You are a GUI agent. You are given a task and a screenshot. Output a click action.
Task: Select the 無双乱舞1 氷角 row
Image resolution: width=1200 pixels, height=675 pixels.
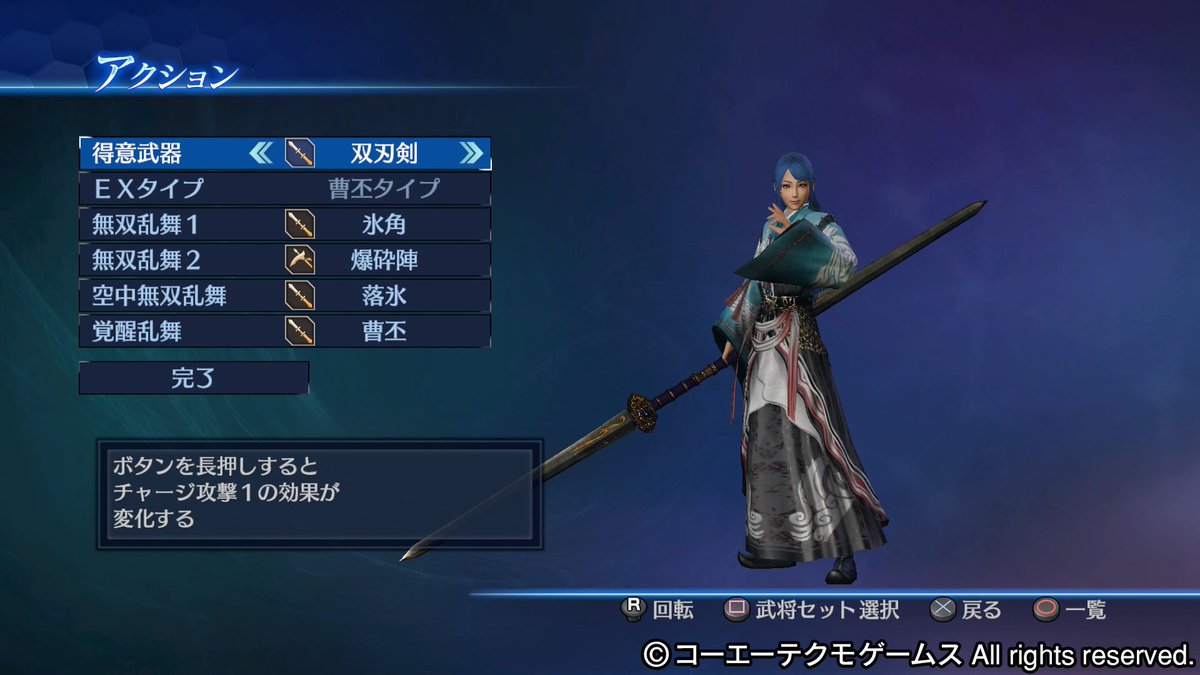(284, 224)
